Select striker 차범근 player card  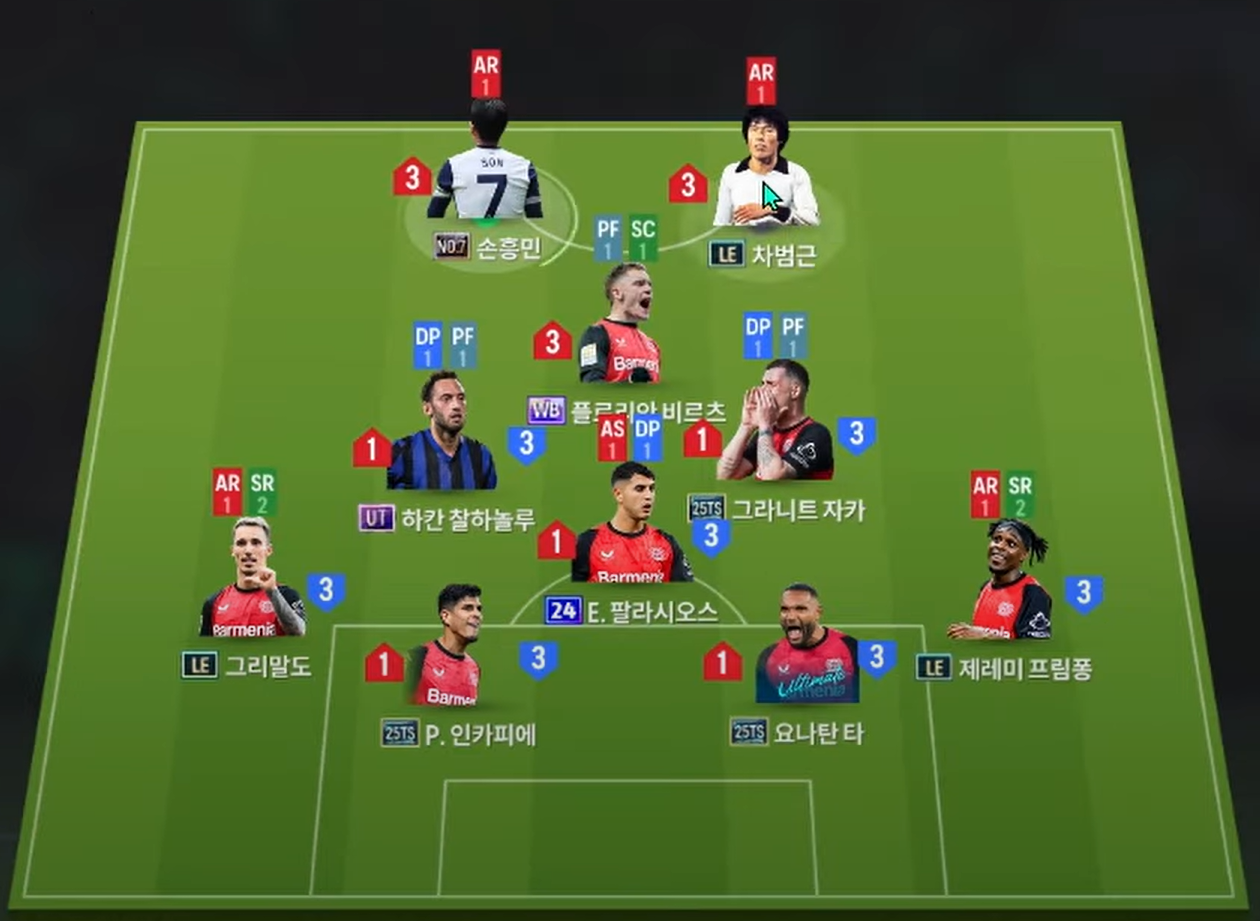pyautogui.click(x=765, y=180)
